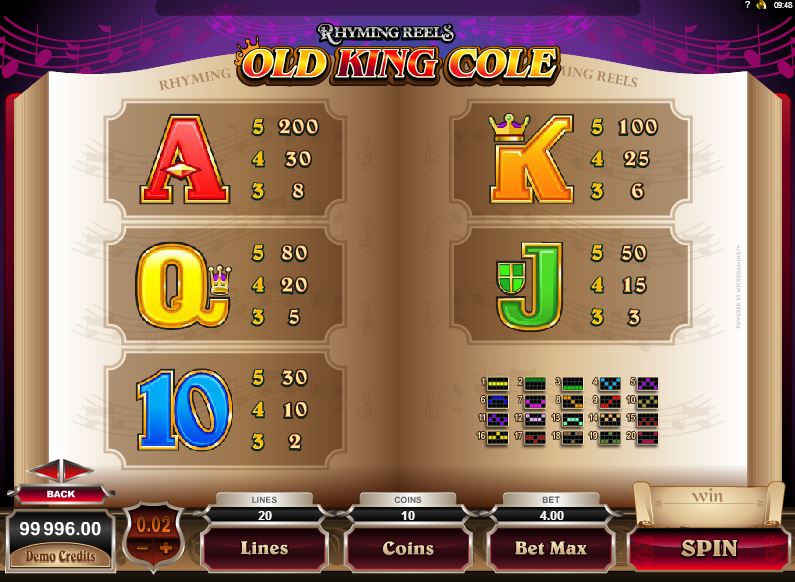Go to previous paytable page arrow
This screenshot has width=795, height=582.
44,472
